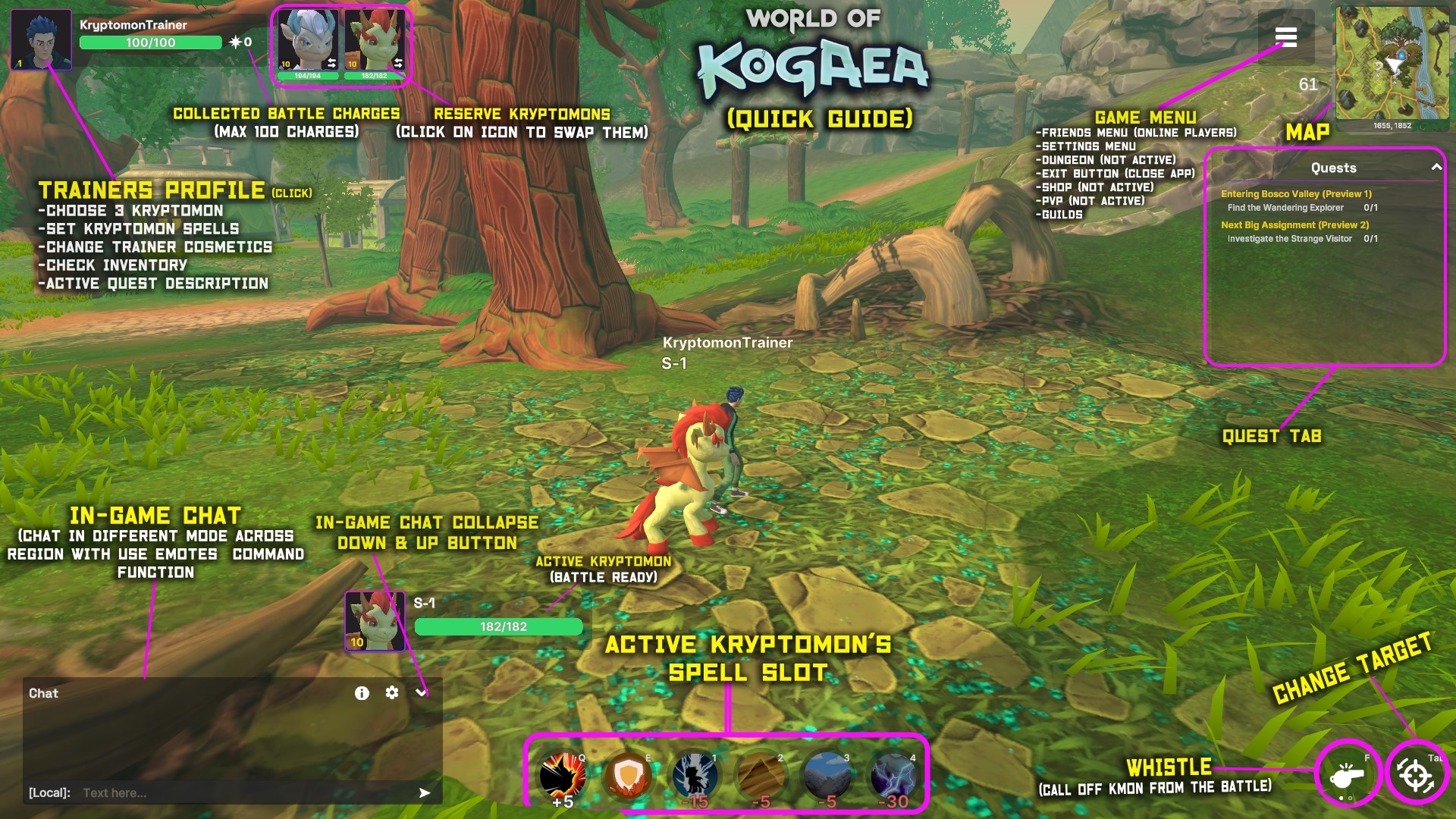Image resolution: width=1456 pixels, height=819 pixels.
Task: Cast the purple lightning storm spell
Action: pyautogui.click(x=893, y=777)
